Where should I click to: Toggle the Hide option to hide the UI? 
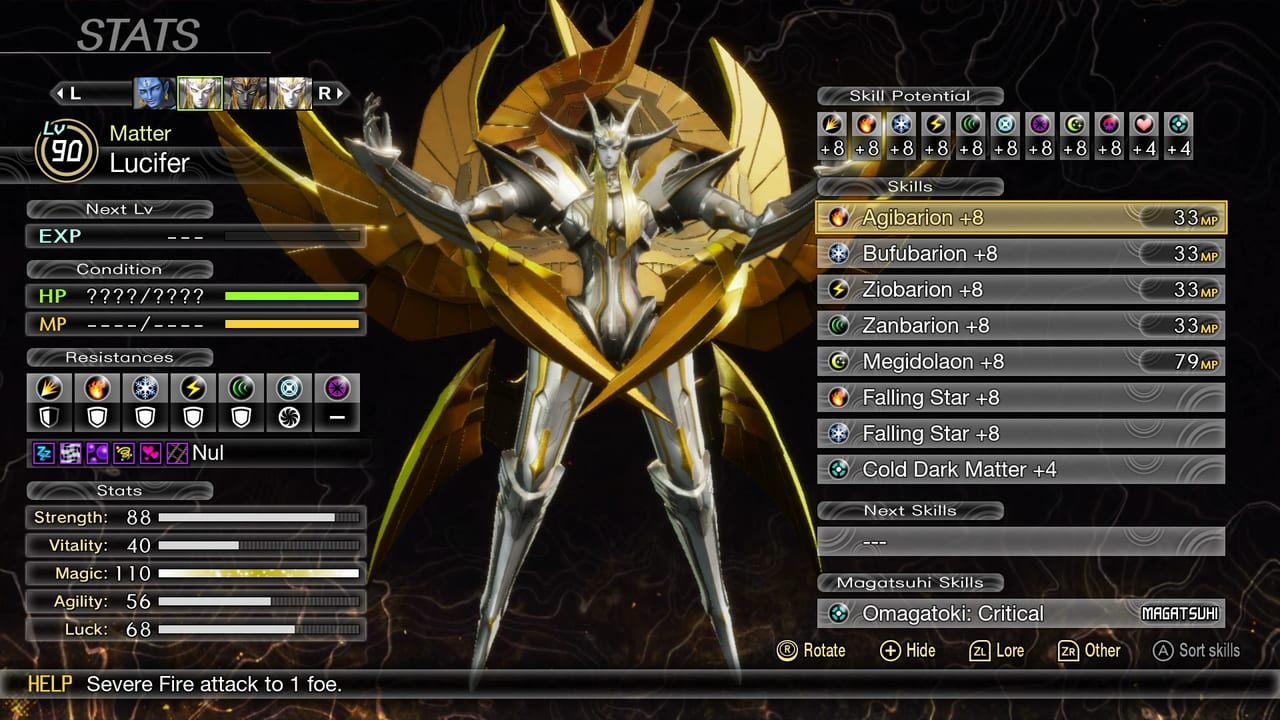(906, 651)
